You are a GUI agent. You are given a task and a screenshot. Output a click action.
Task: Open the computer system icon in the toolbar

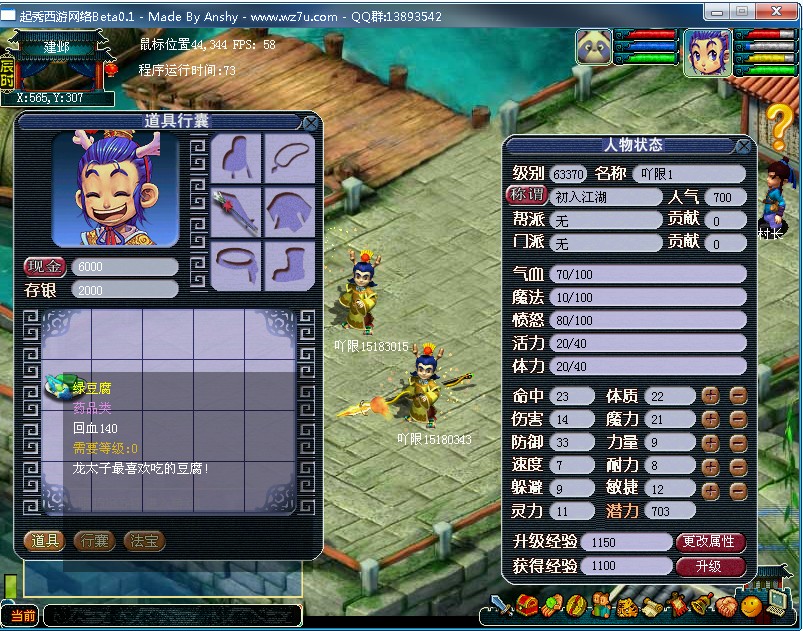[776, 602]
